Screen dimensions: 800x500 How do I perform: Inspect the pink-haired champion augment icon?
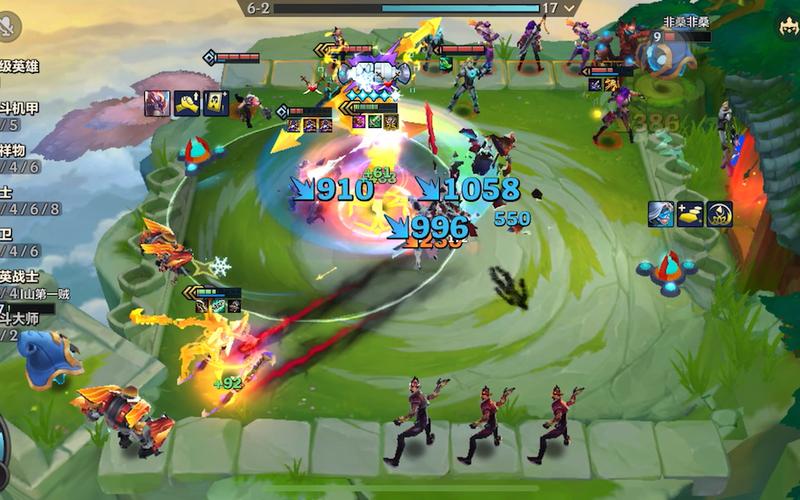click(x=157, y=102)
